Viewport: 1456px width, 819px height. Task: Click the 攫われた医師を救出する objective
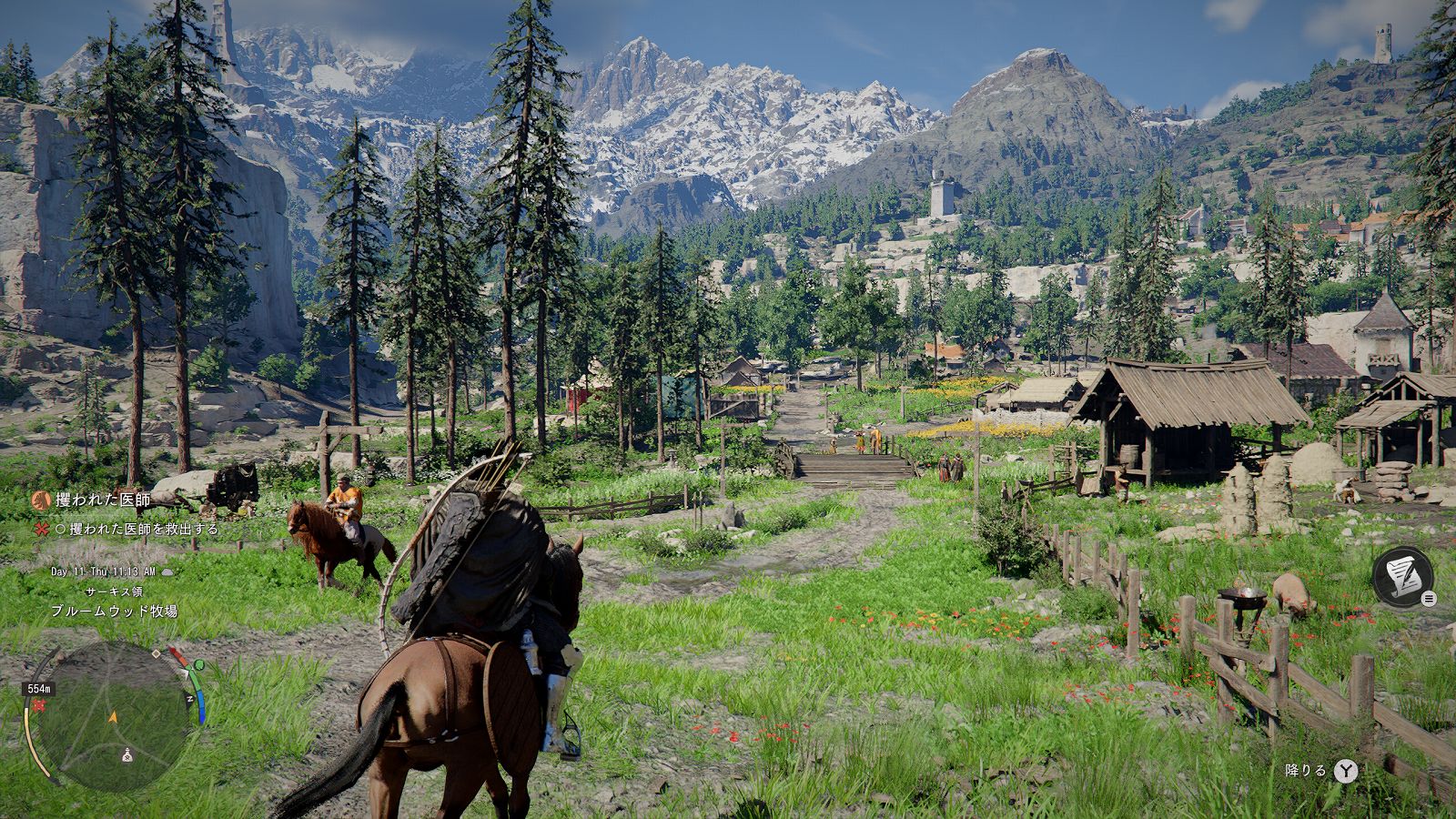click(x=136, y=529)
